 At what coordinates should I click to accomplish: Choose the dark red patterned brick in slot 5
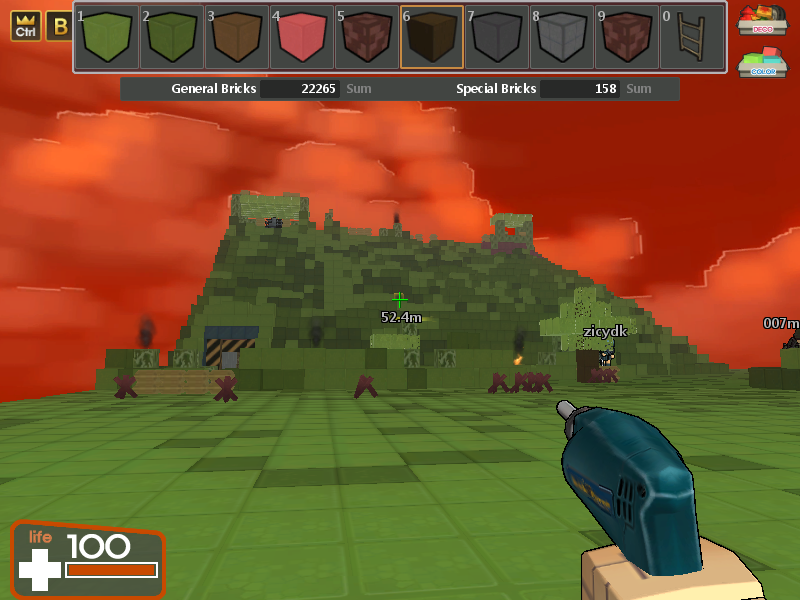click(366, 37)
